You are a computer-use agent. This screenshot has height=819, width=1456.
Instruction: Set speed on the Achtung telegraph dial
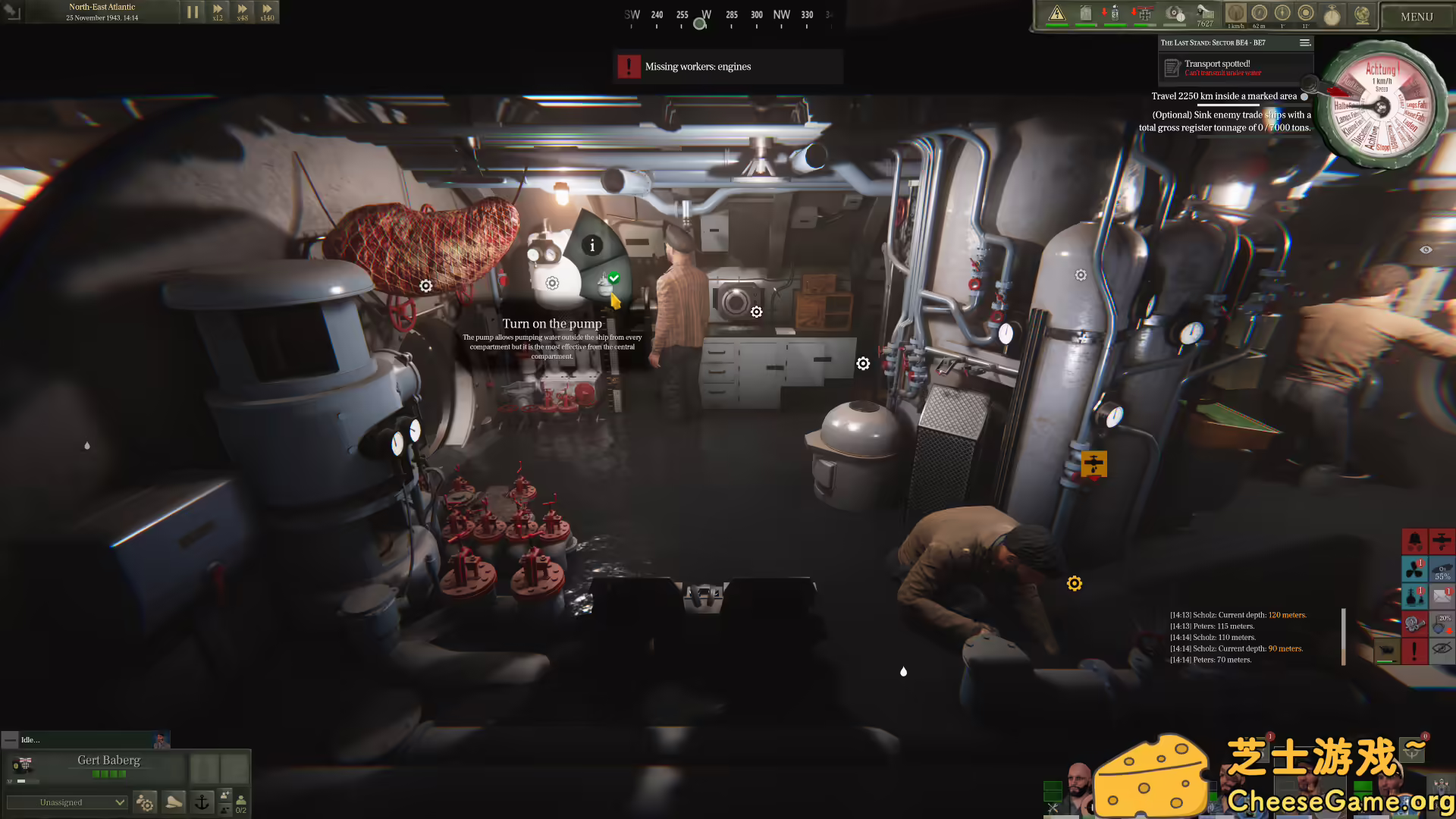coord(1382,106)
